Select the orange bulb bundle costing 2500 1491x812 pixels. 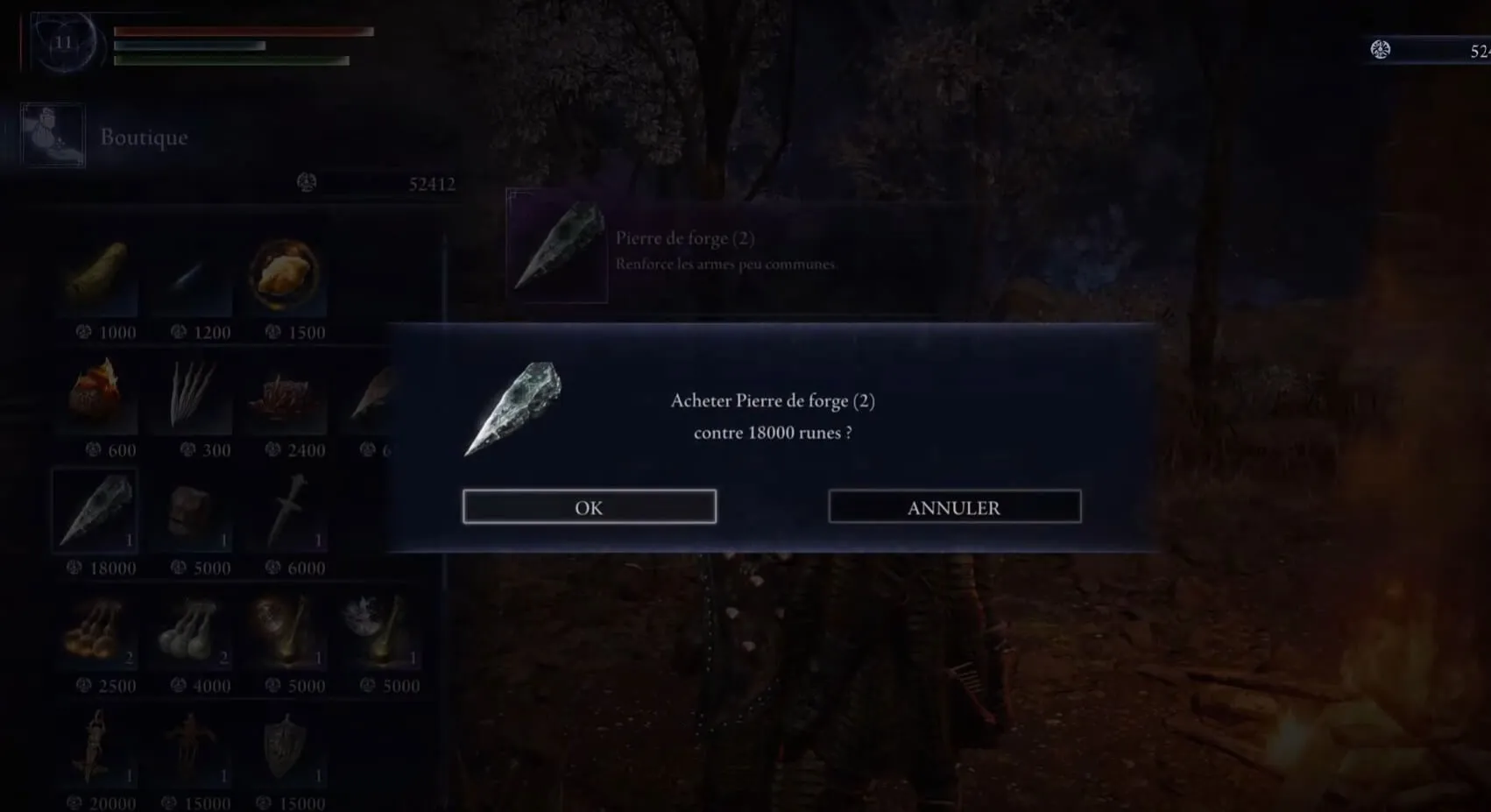click(99, 631)
